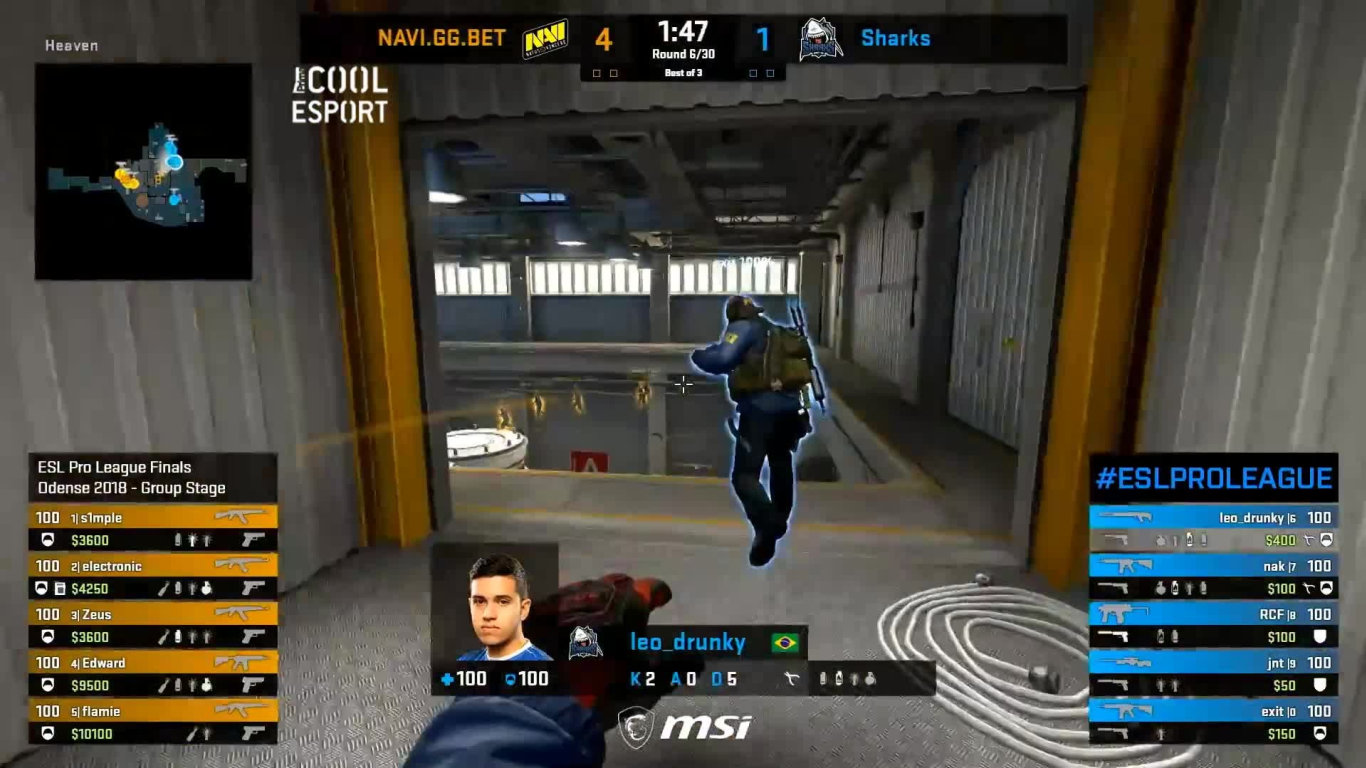Select the Heaven camera label

point(71,46)
